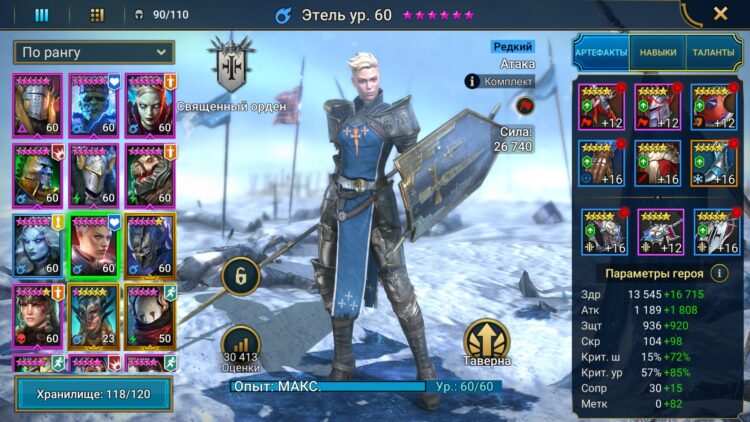Switch to the Таланты tab
Viewport: 750px width, 422px height.
point(713,52)
